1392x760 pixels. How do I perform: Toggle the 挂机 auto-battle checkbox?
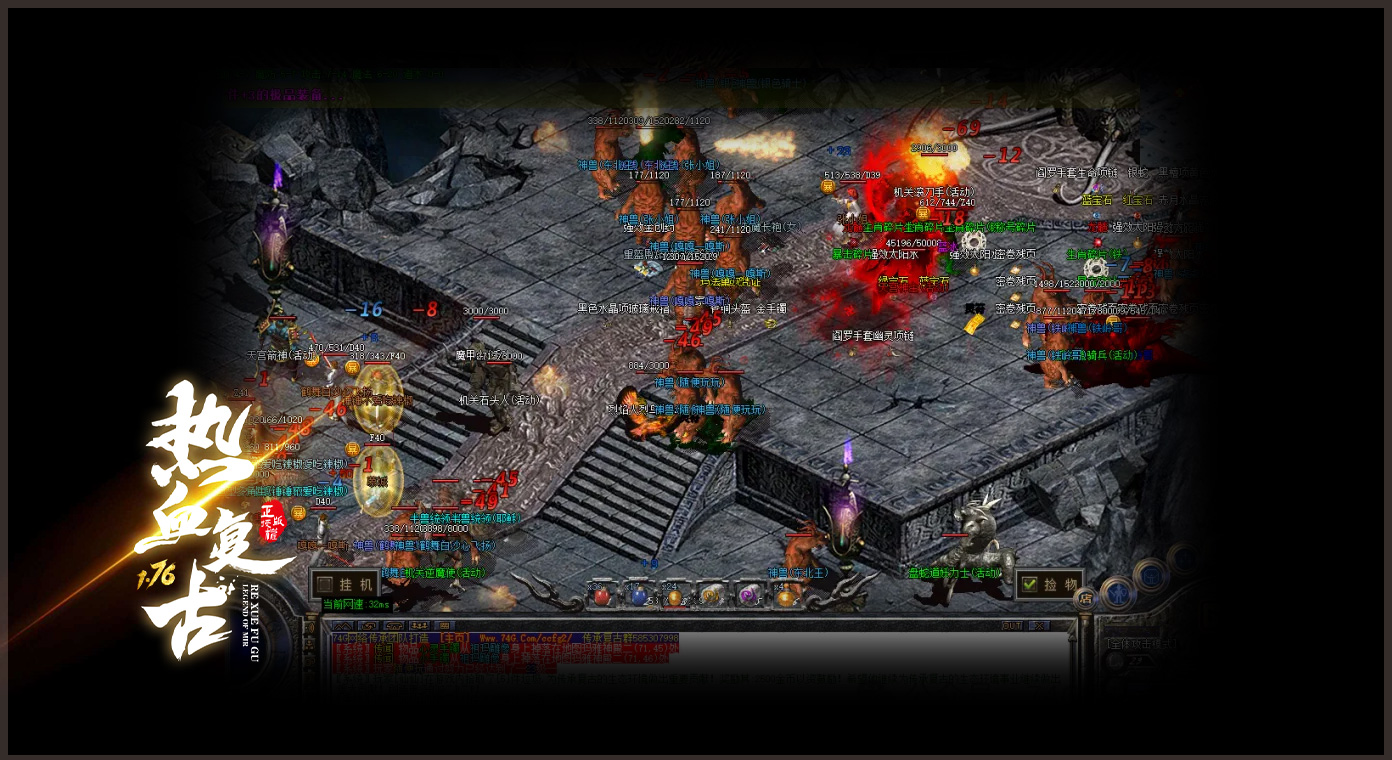[x=325, y=585]
